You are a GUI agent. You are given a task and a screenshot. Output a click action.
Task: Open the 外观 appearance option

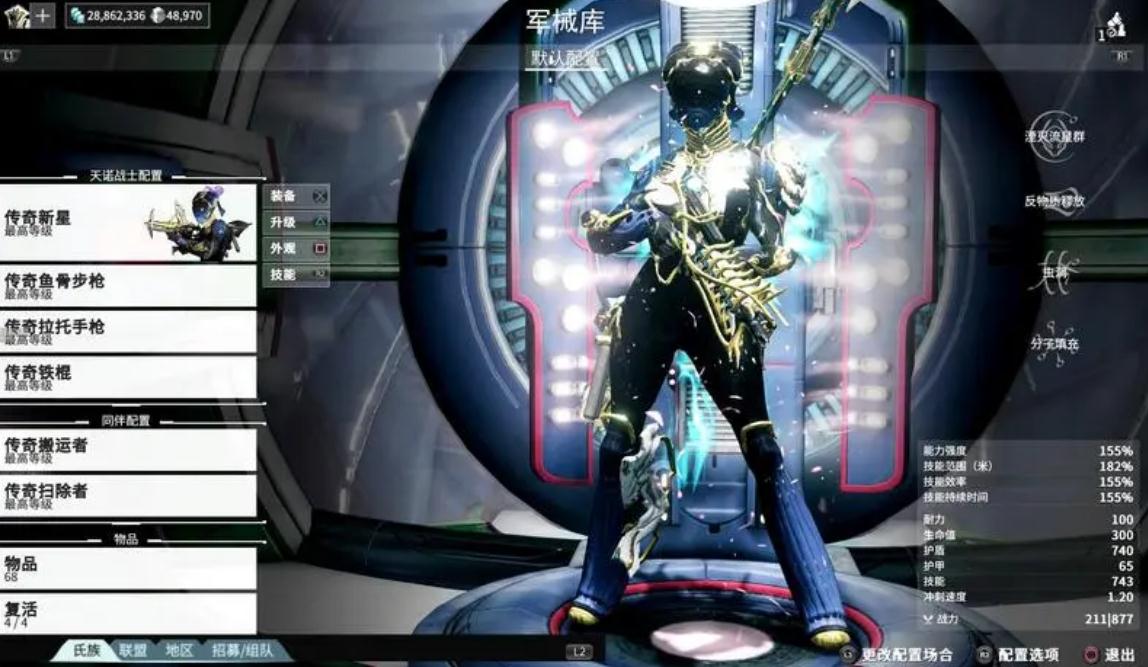296,248
